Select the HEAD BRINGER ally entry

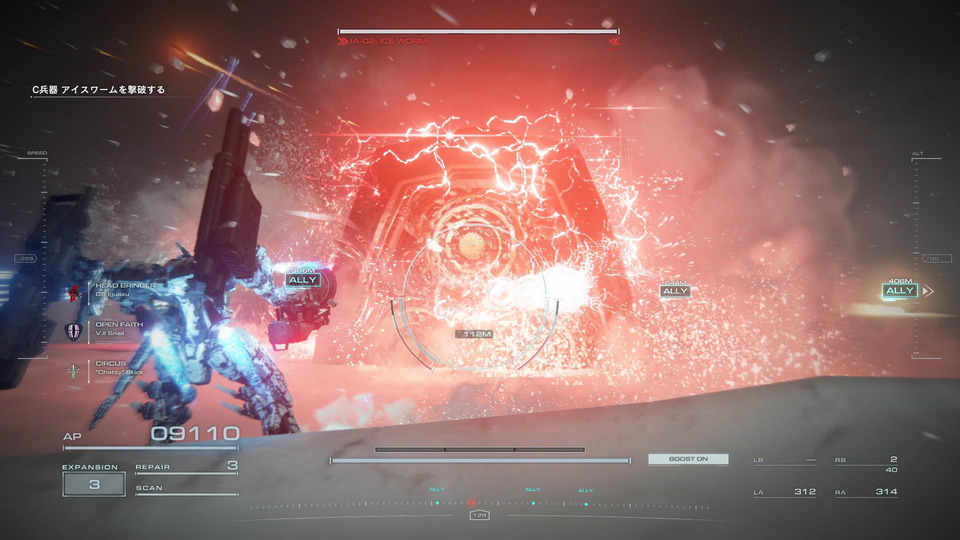(125, 290)
